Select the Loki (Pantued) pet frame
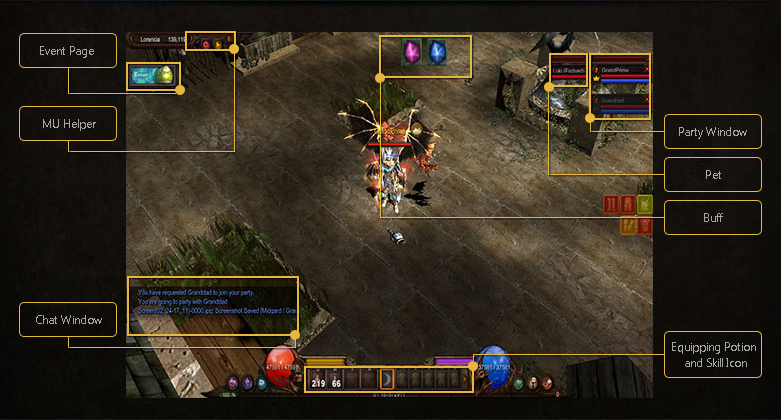This screenshot has width=781, height=420. (568, 72)
